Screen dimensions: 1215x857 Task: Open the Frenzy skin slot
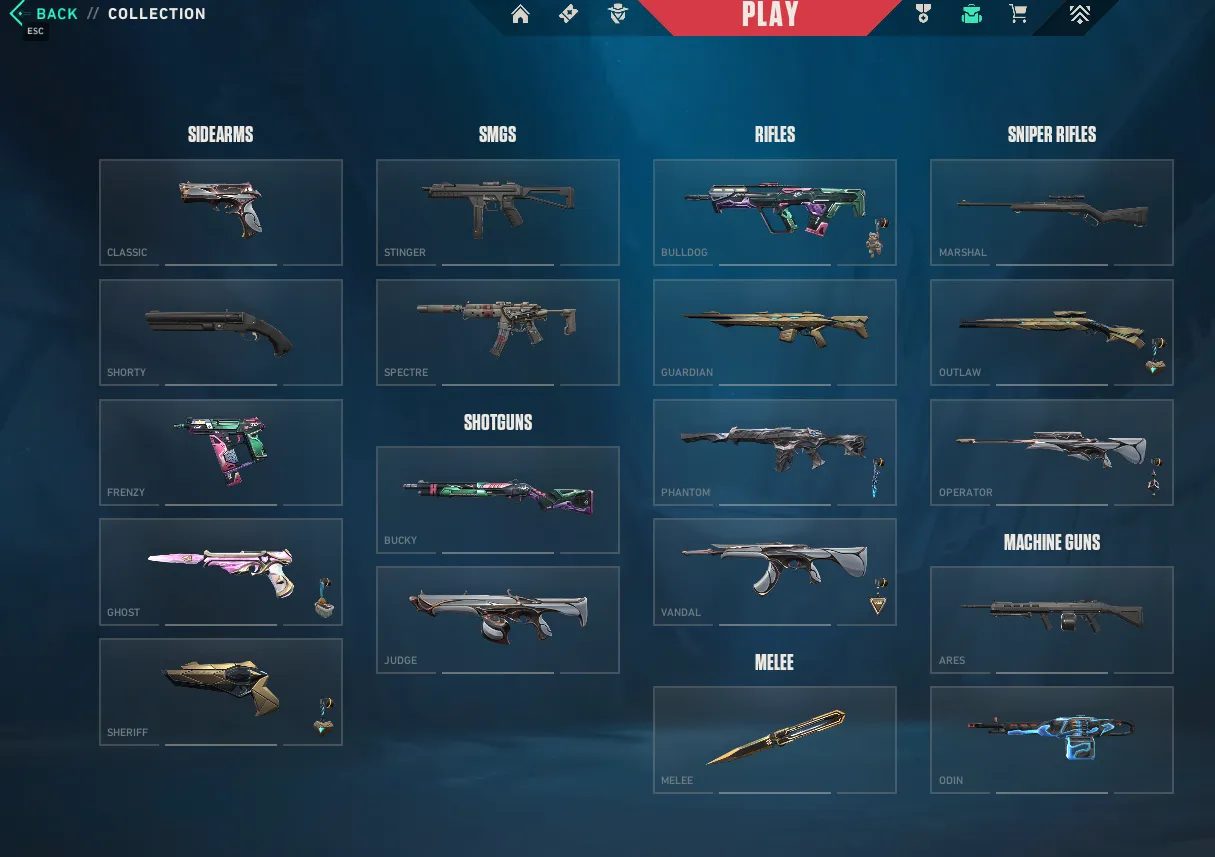tap(221, 452)
